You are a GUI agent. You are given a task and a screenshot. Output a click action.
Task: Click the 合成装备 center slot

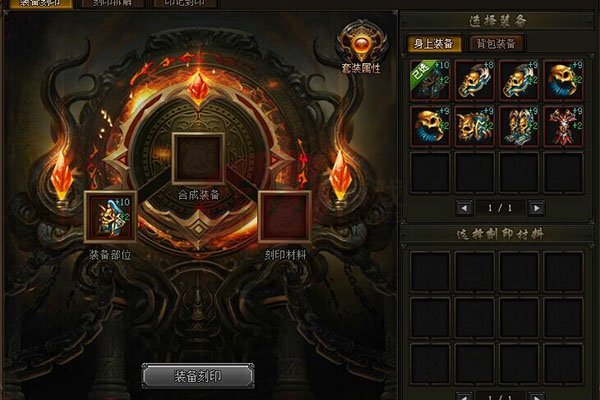196,157
